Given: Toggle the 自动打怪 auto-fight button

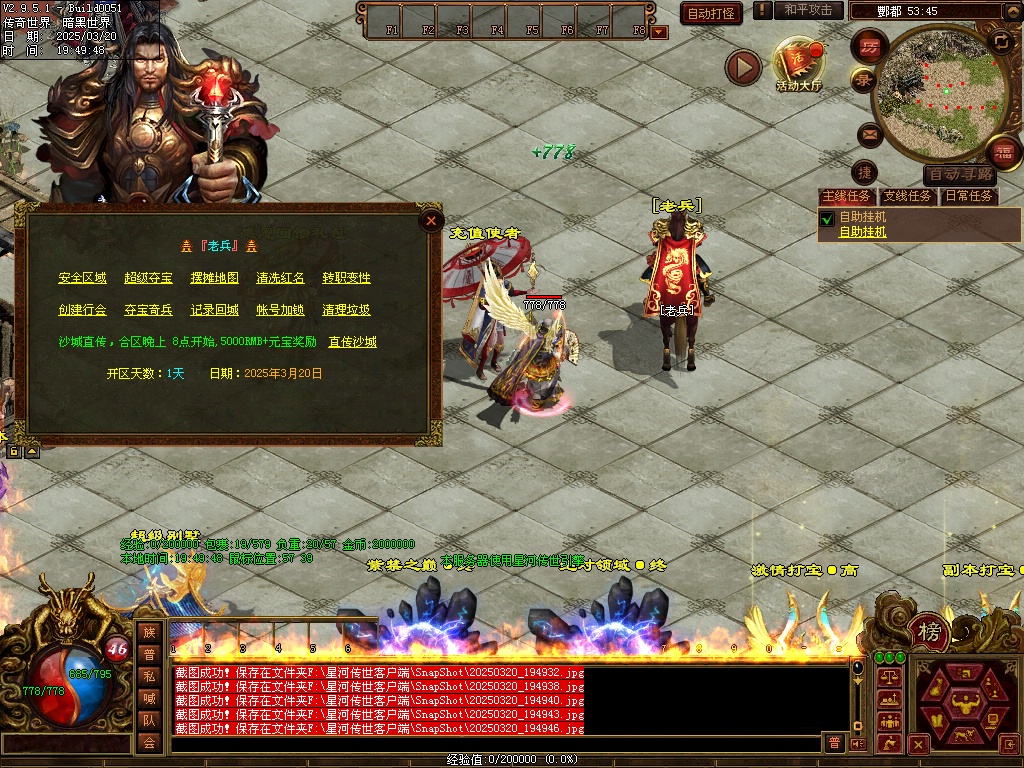Looking at the screenshot, I should click(x=711, y=13).
